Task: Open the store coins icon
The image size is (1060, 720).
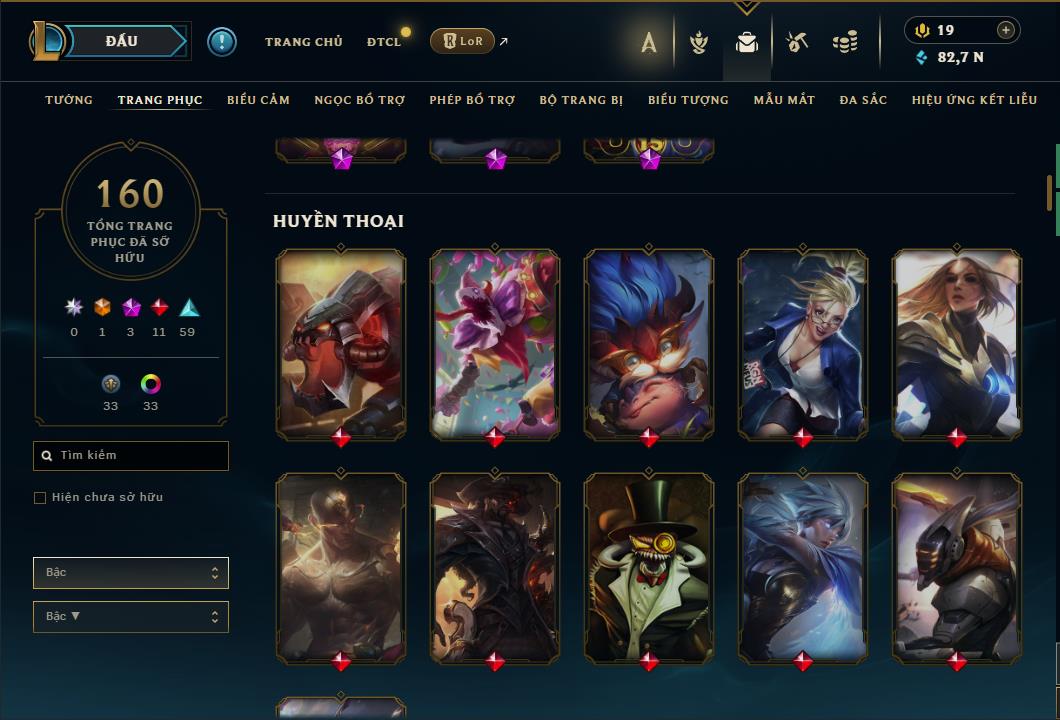Action: coord(845,42)
